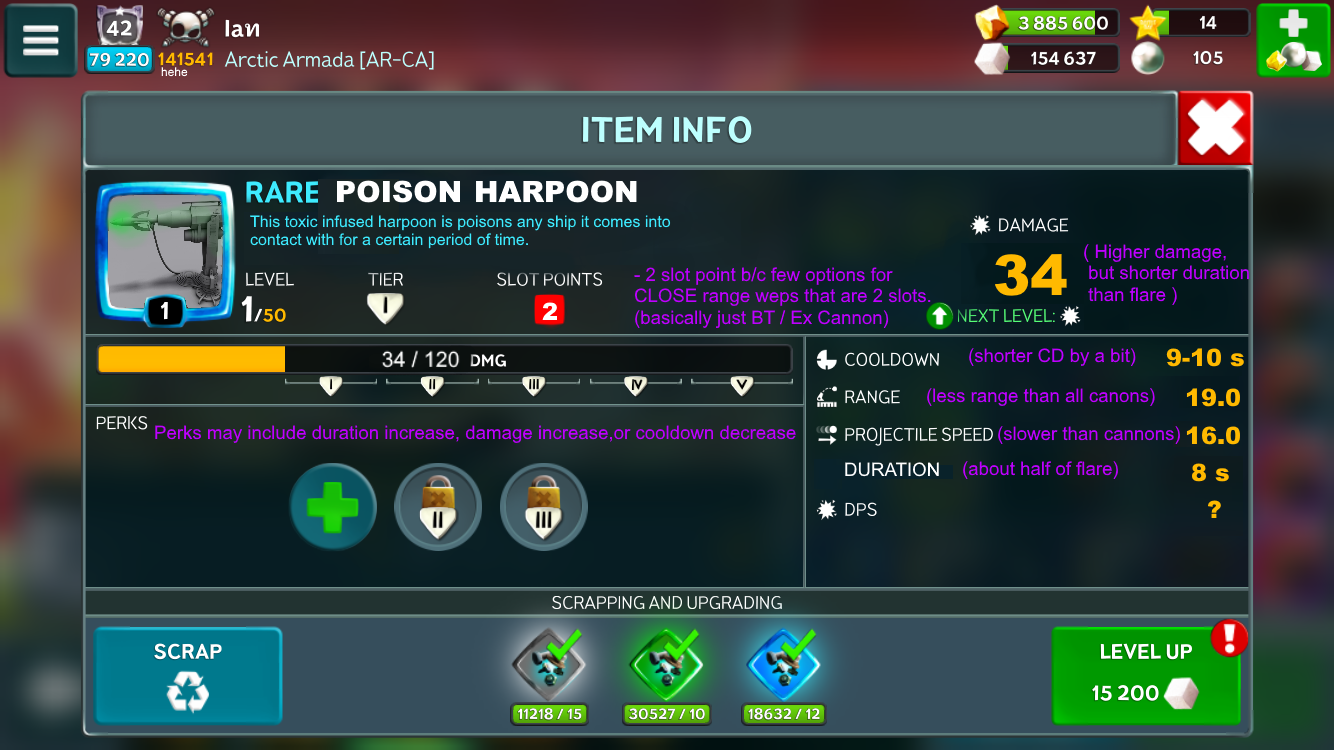The height and width of the screenshot is (750, 1334).
Task: Scrap the Poison Harpoon
Action: click(188, 675)
